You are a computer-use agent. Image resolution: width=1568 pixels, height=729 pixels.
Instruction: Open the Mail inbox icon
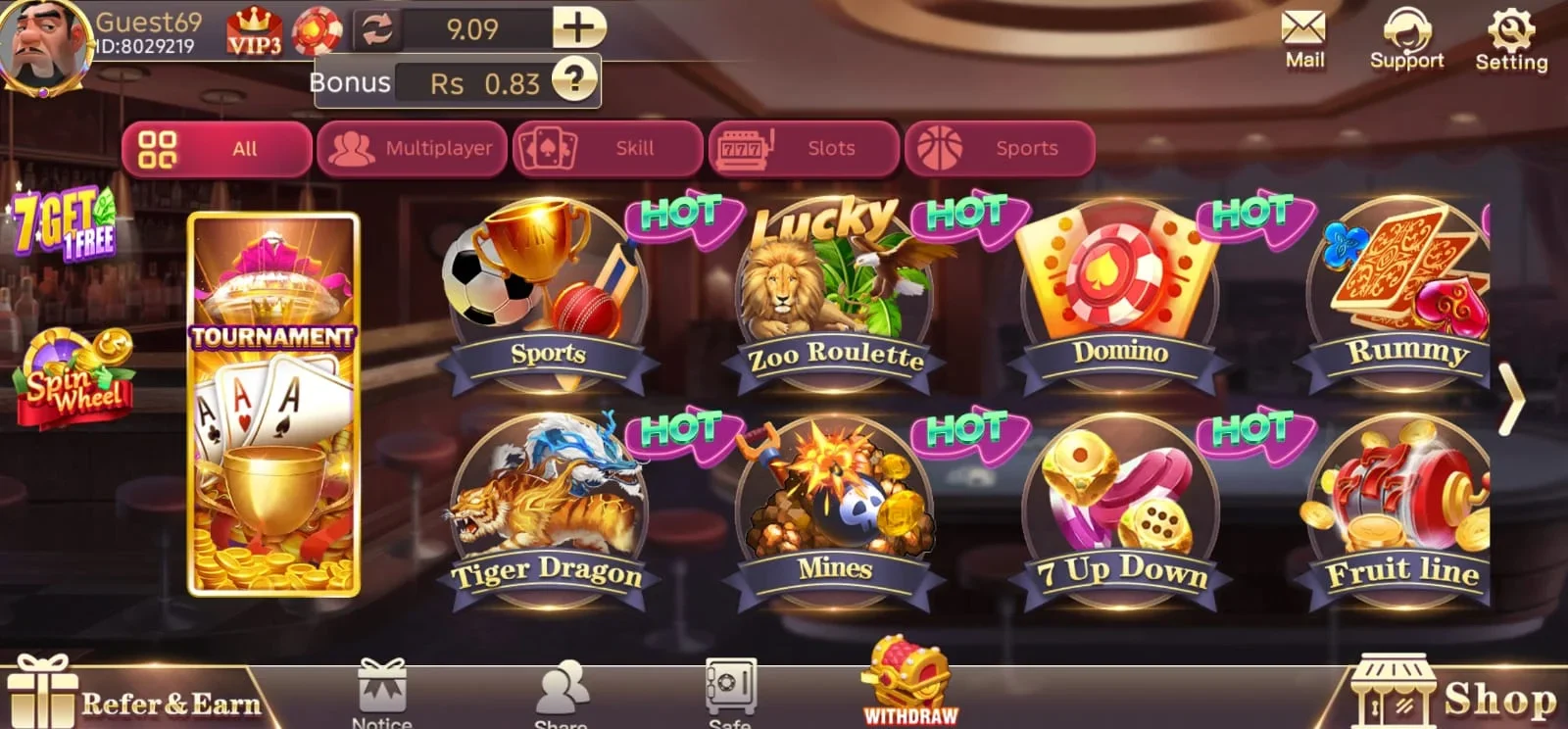click(1303, 29)
